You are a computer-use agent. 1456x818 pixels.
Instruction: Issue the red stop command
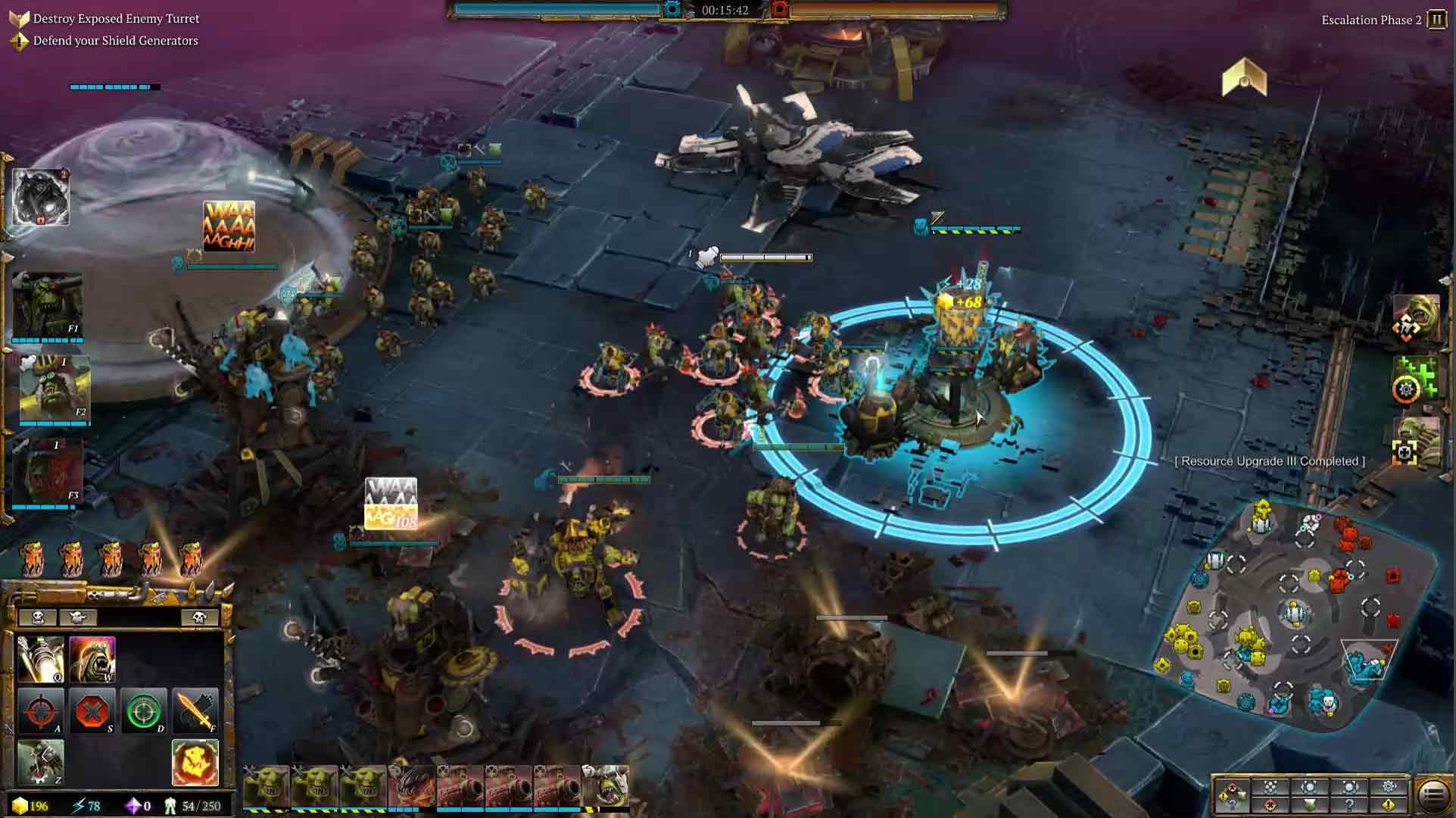tap(92, 710)
